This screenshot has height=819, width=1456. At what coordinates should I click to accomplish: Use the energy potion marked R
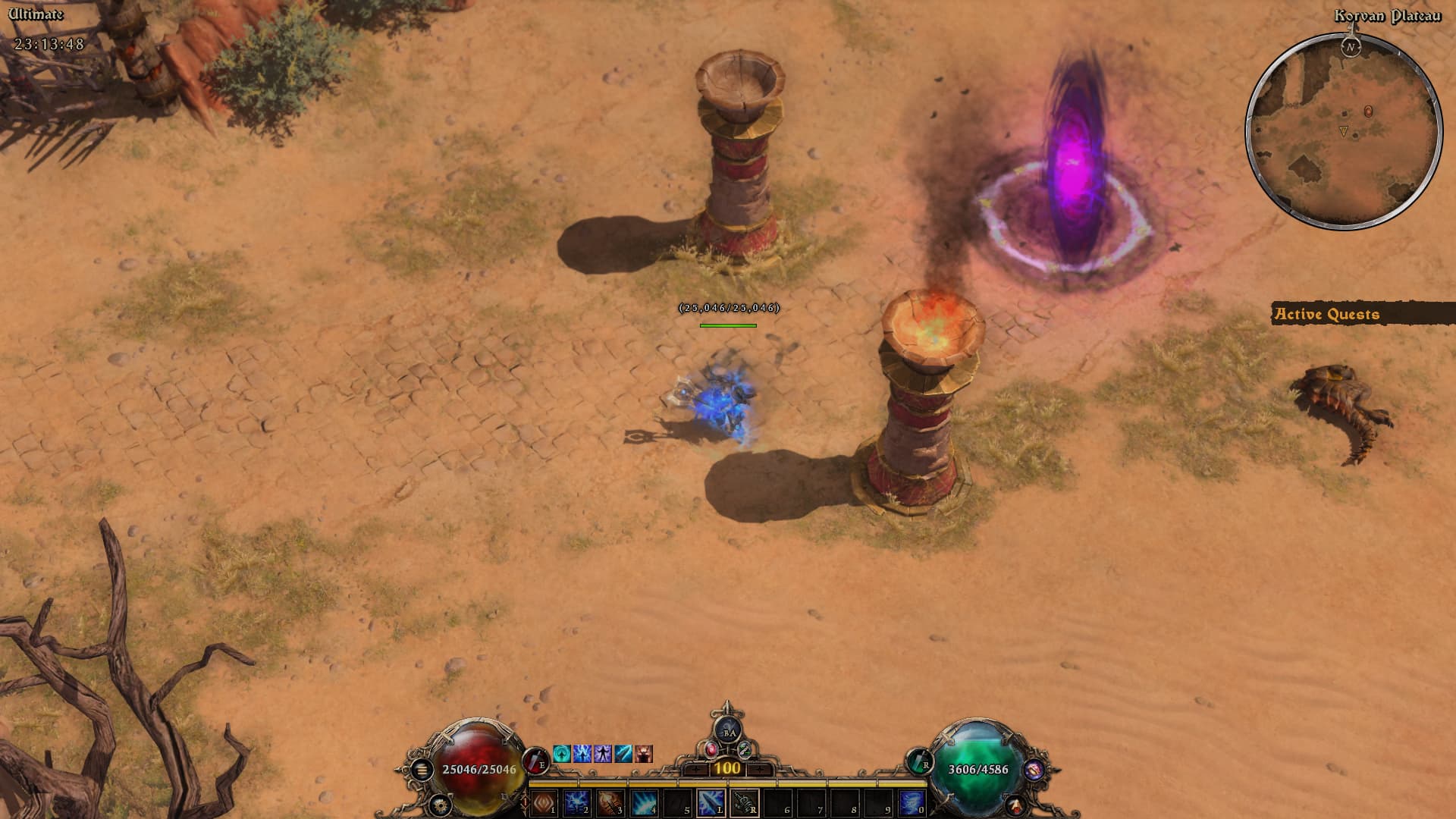click(x=919, y=760)
